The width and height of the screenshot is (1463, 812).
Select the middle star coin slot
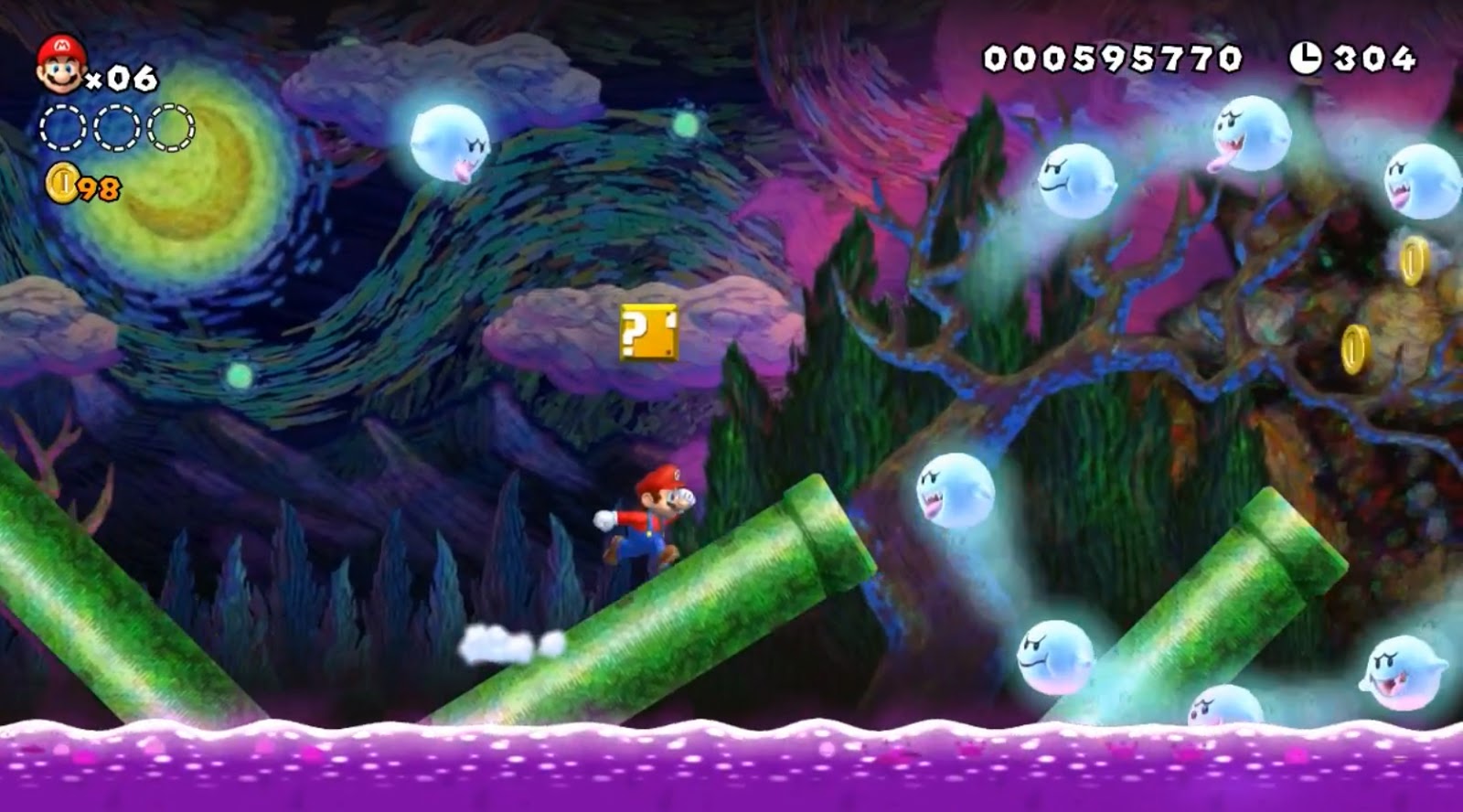coord(114,130)
